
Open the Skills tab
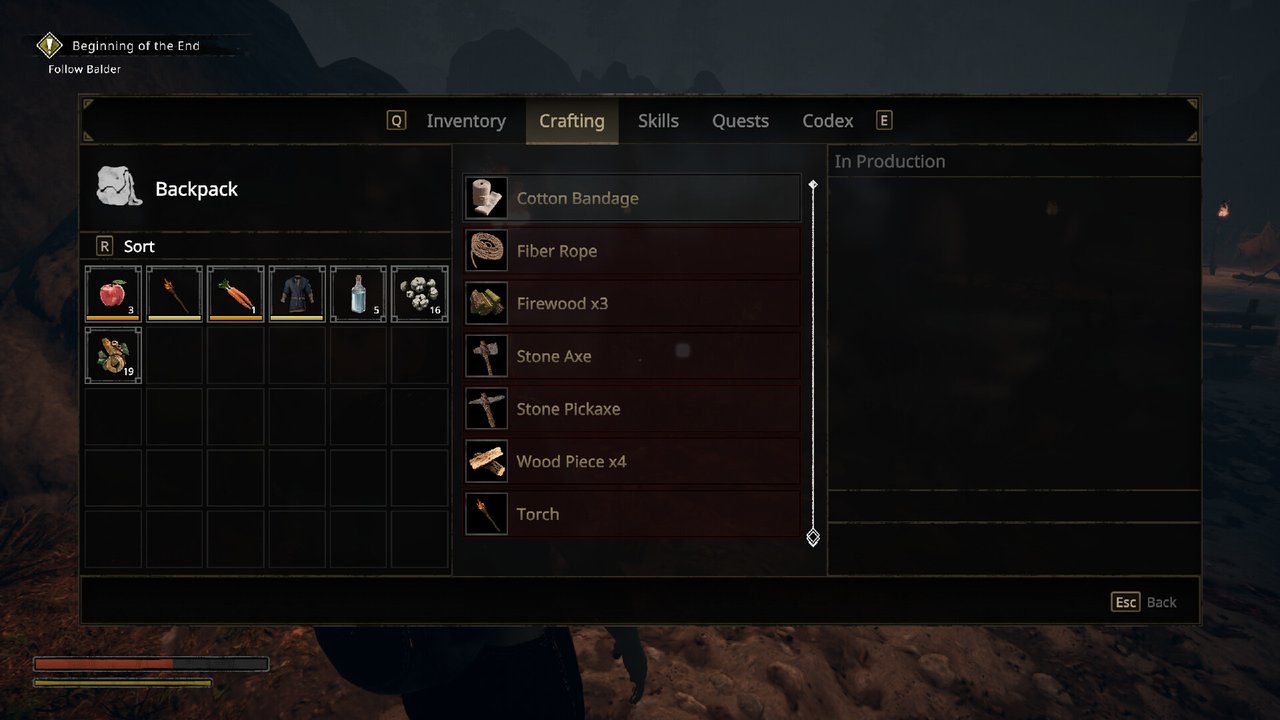pos(658,121)
